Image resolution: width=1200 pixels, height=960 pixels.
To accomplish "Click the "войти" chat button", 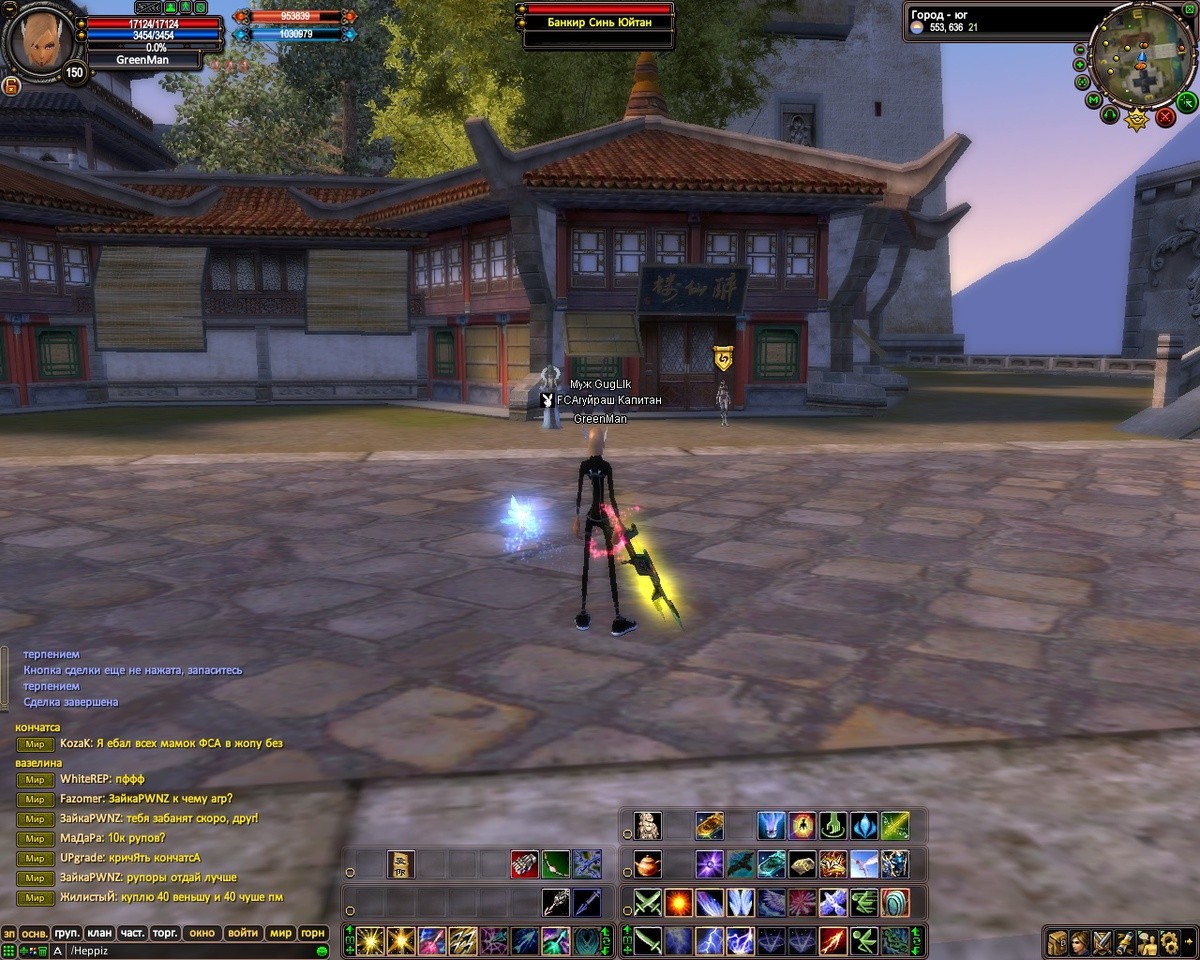I will click(x=243, y=933).
